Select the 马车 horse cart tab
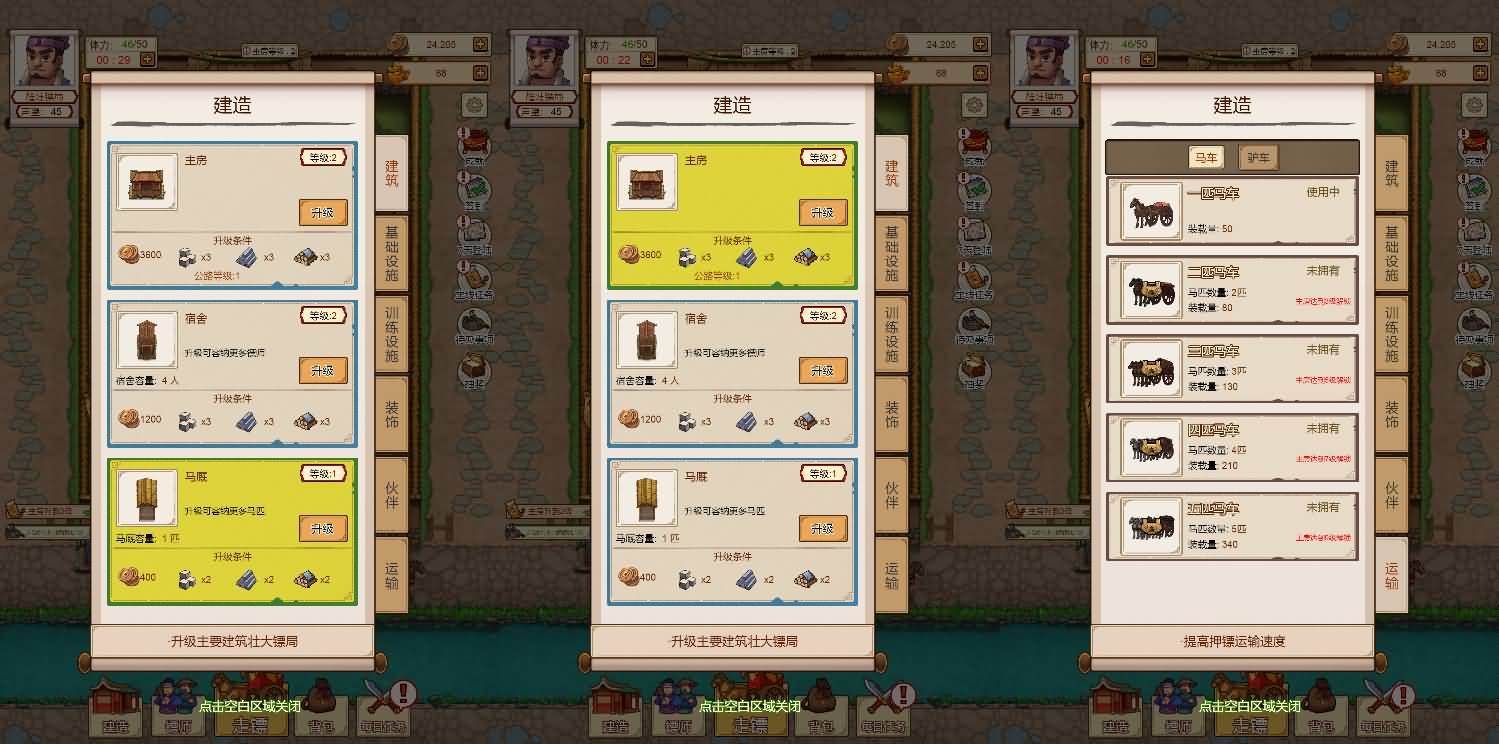Viewport: 1499px width, 744px height. (x=1207, y=157)
